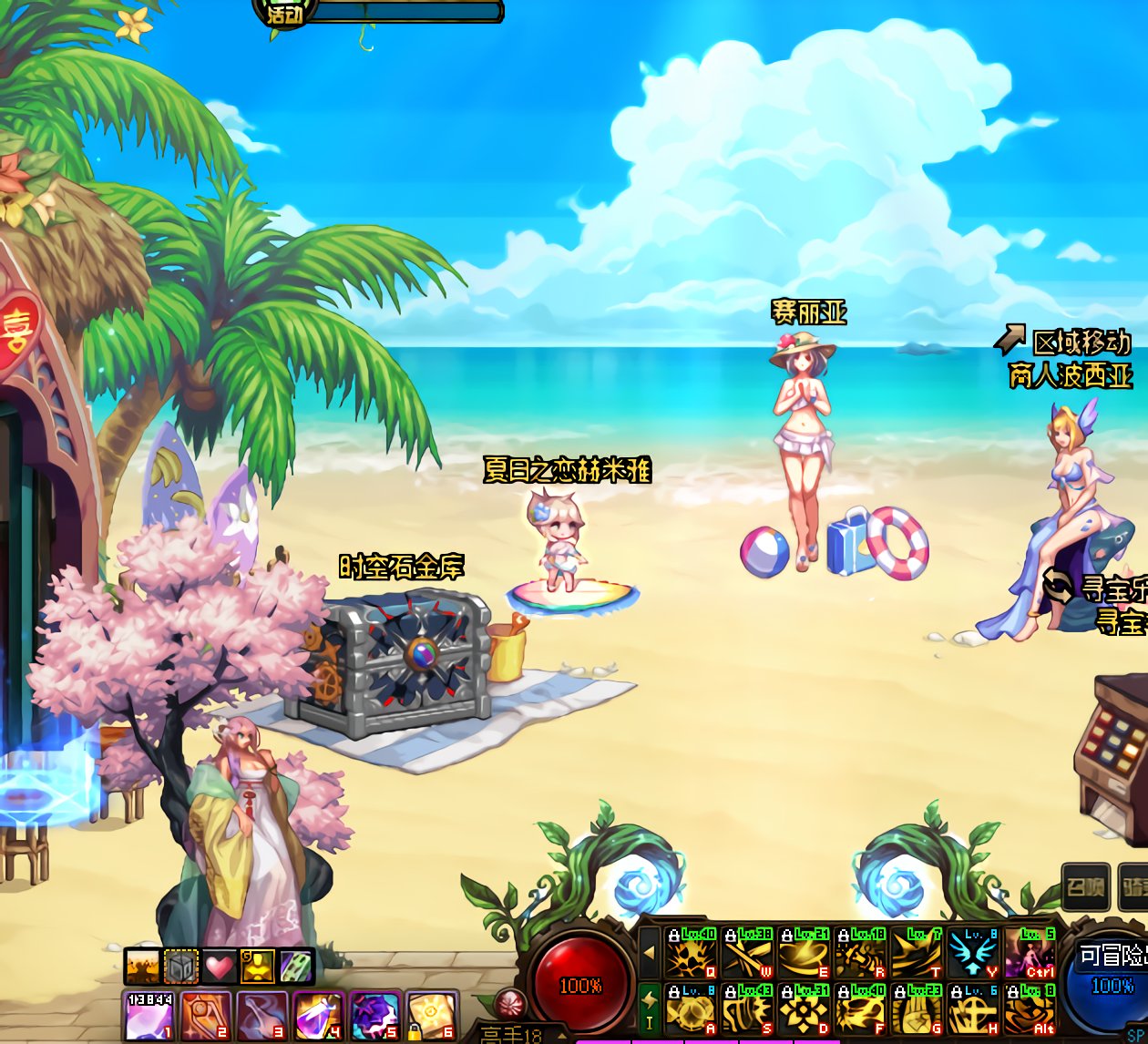1148x1044 pixels.
Task: Activate the golden hand skill on G
Action: (916, 1008)
